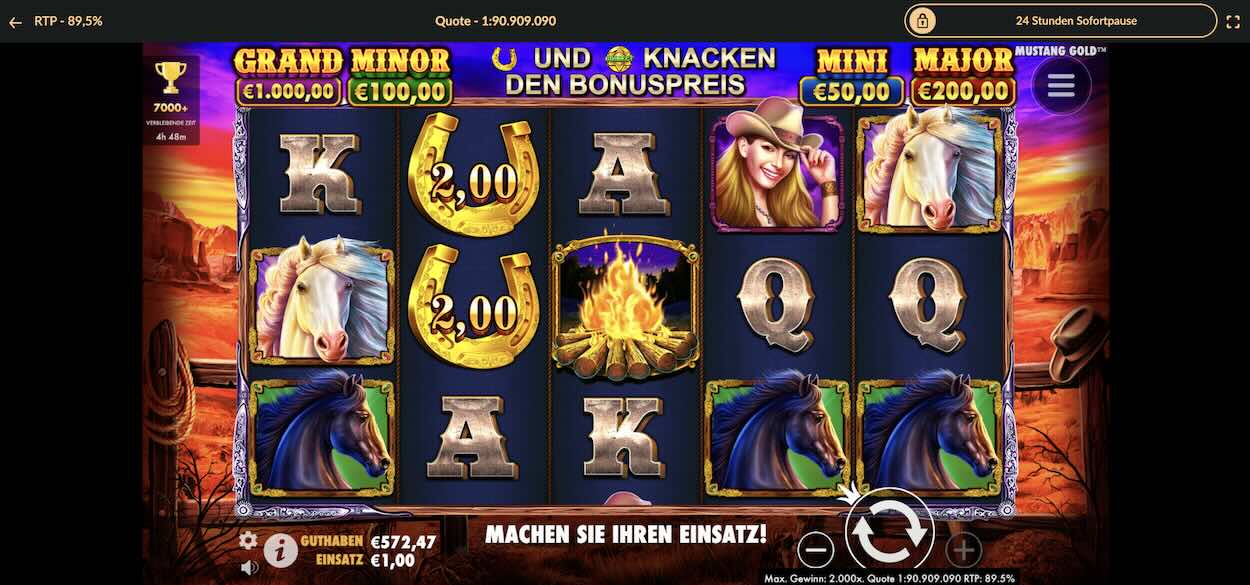Decrease the bet with the minus button

pos(816,549)
